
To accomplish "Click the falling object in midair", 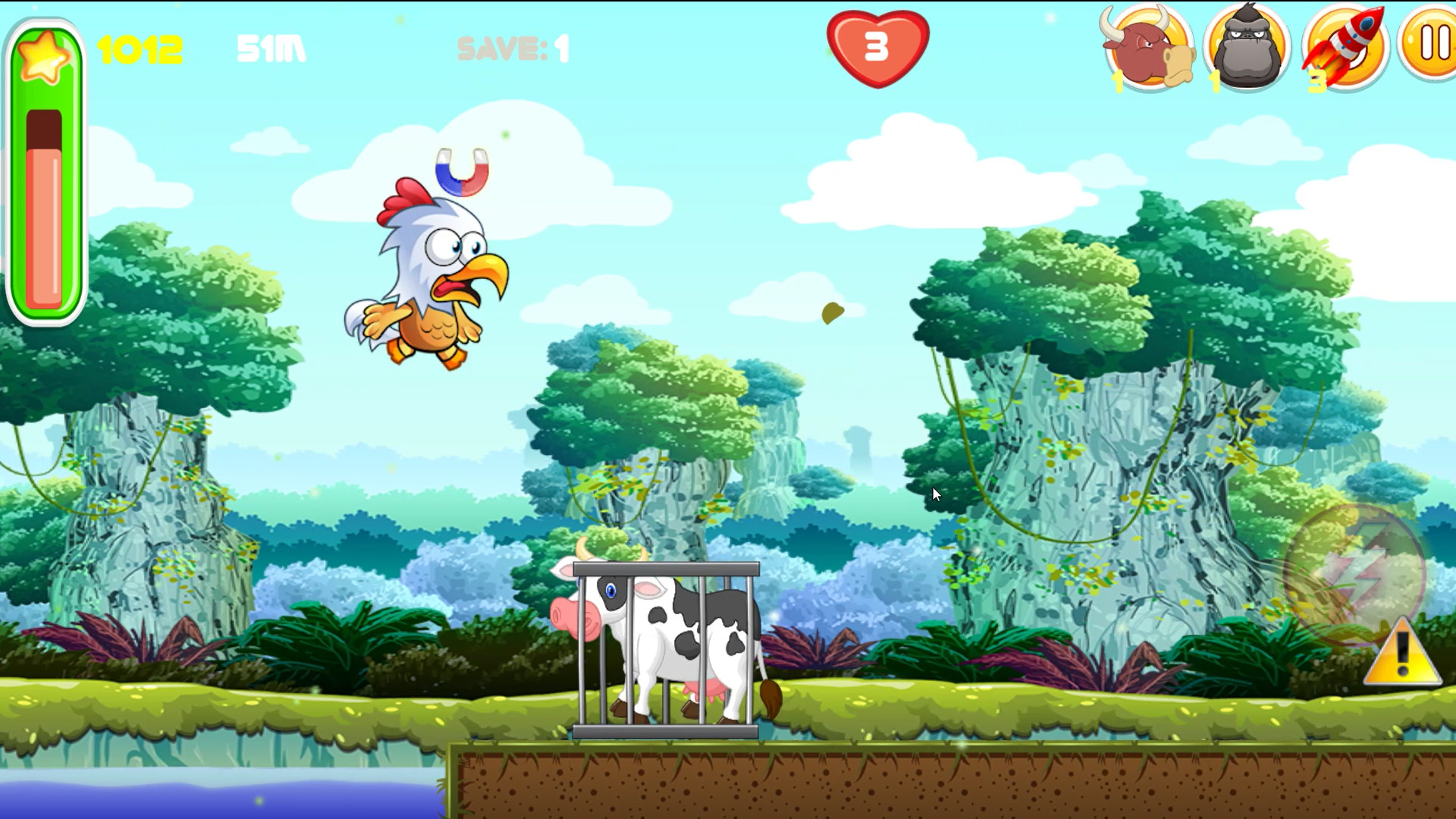I will 832,313.
